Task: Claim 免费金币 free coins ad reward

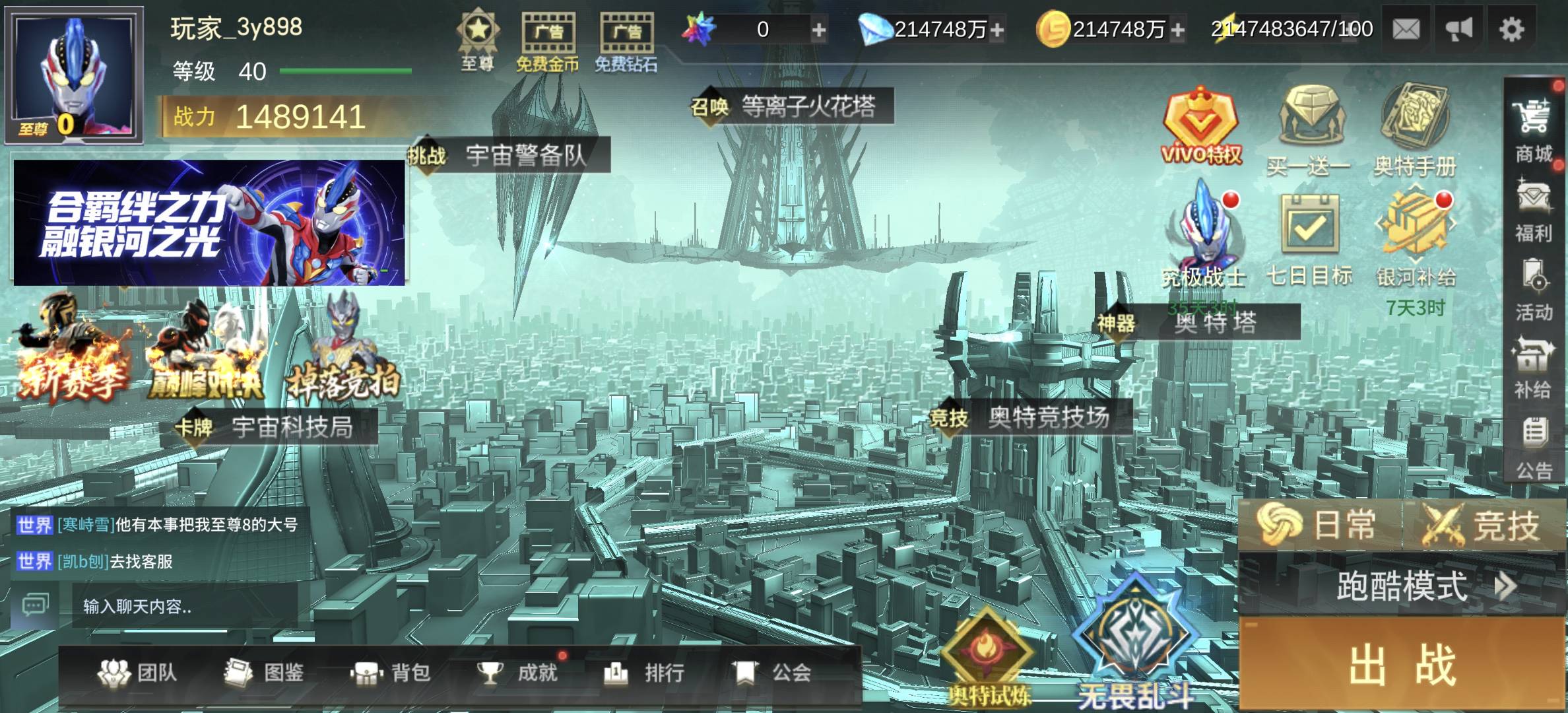Action: (547, 41)
